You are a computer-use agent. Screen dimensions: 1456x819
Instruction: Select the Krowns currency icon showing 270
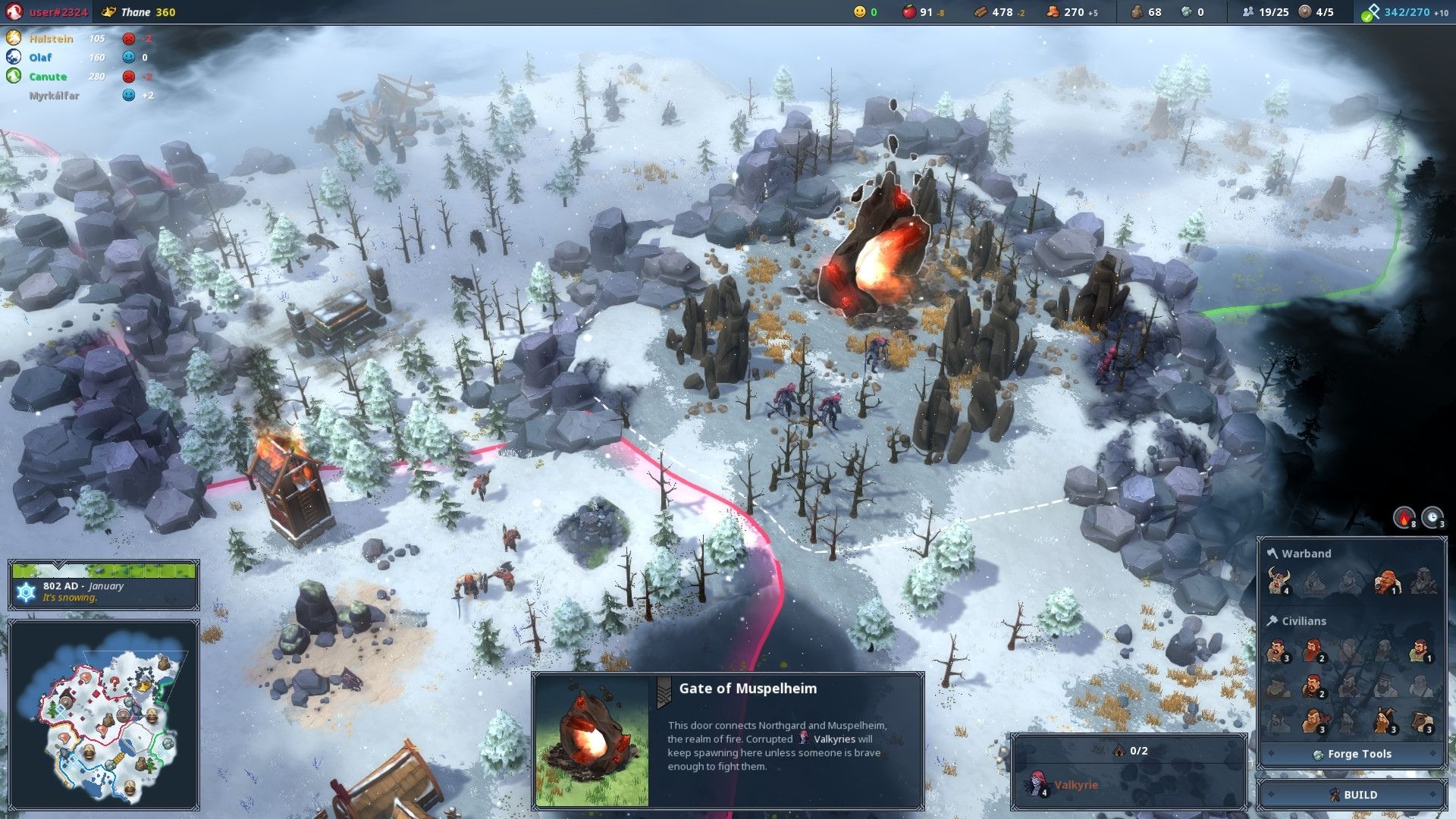(x=1053, y=12)
